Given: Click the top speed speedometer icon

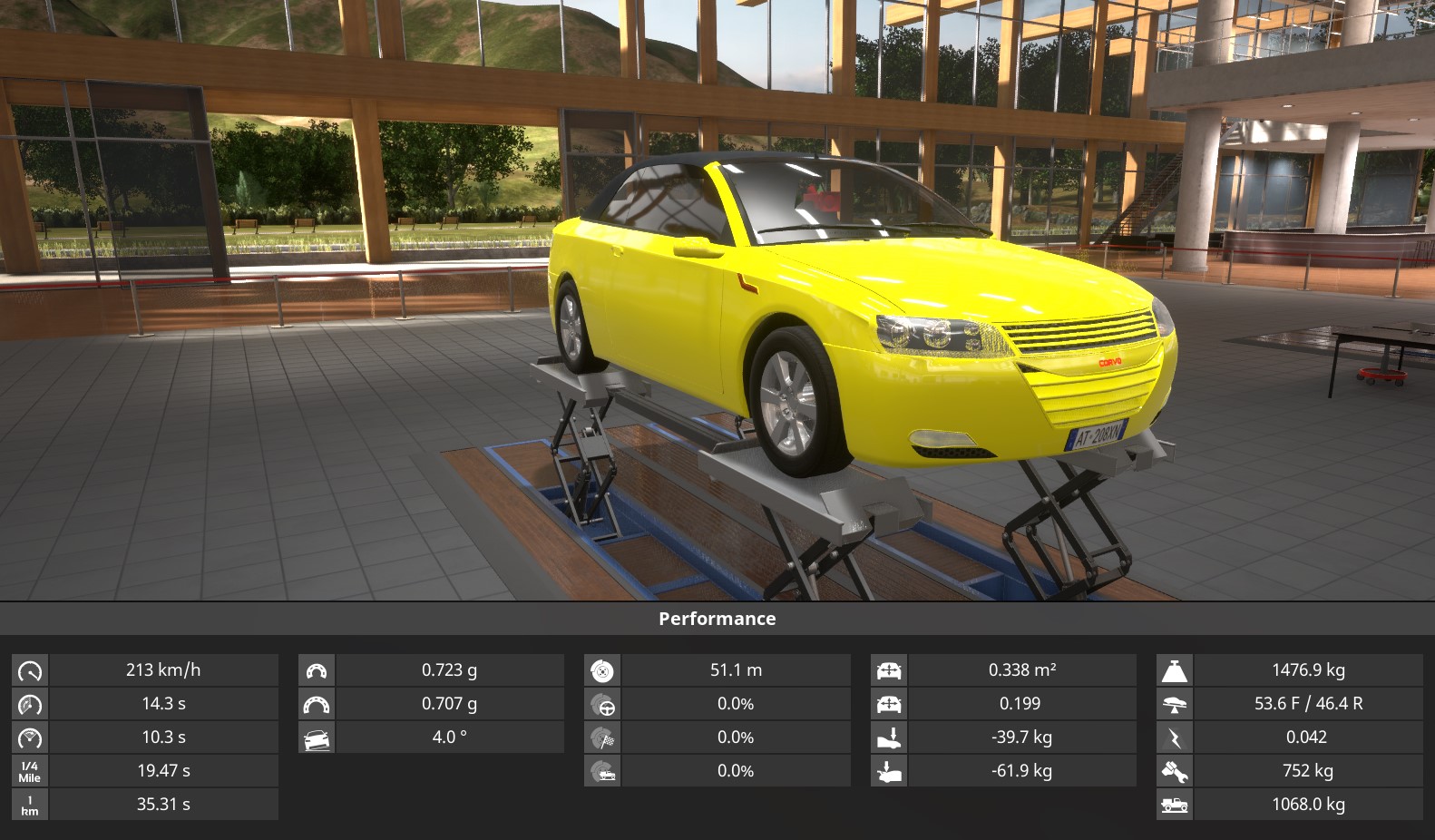Looking at the screenshot, I should (30, 670).
